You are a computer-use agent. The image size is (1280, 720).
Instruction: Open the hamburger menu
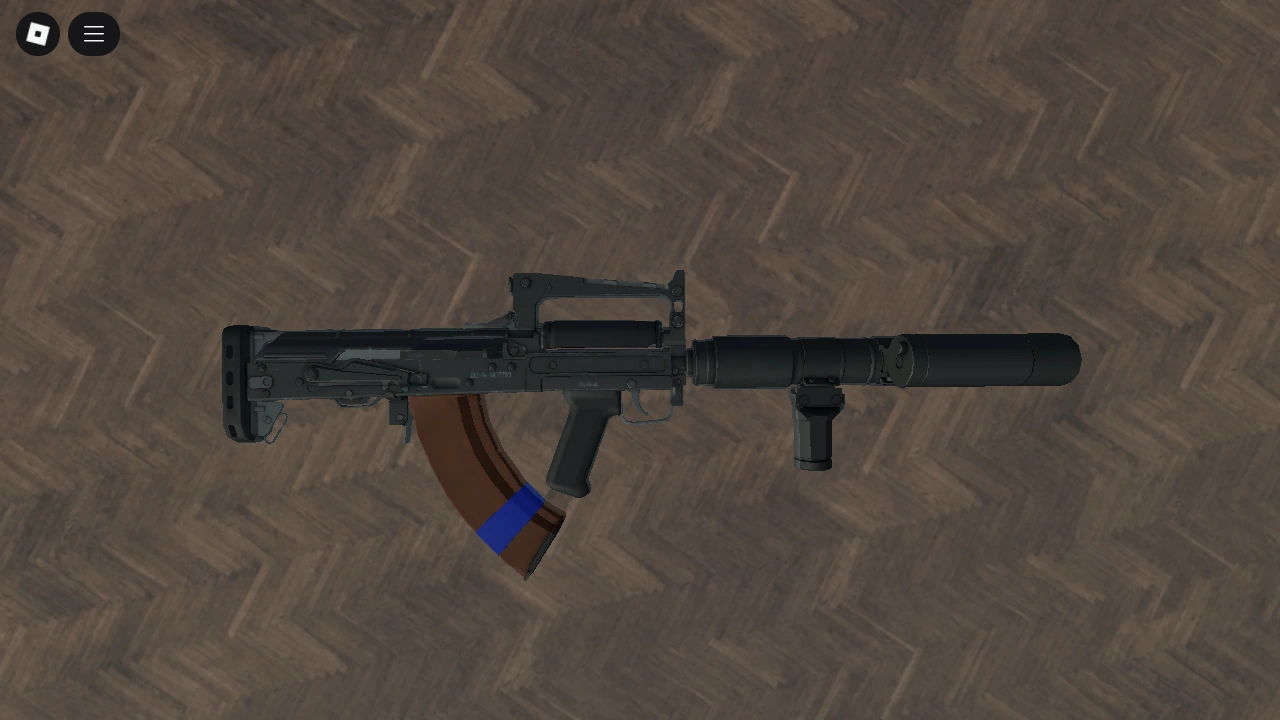tap(93, 33)
